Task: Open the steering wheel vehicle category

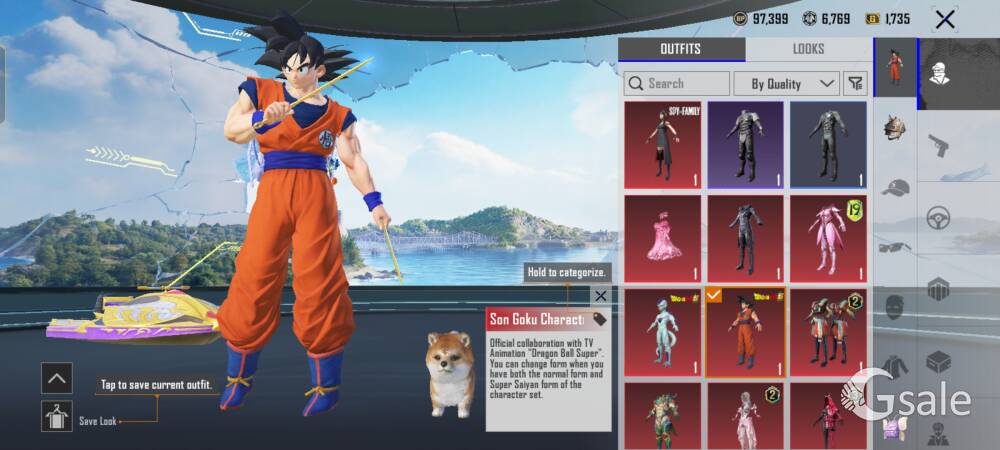Action: [x=937, y=217]
